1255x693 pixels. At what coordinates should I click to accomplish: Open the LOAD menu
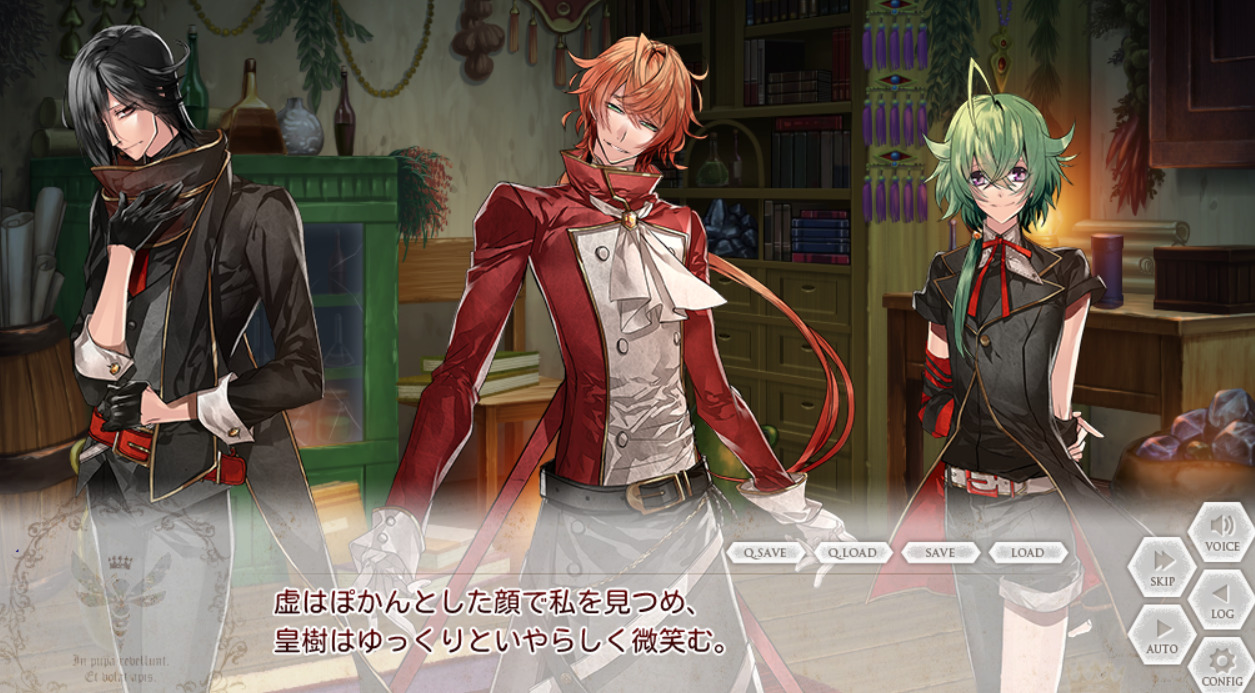[x=1027, y=552]
